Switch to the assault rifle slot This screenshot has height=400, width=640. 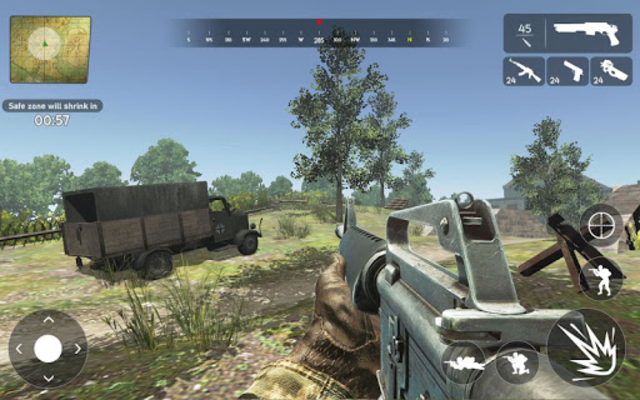coord(523,71)
